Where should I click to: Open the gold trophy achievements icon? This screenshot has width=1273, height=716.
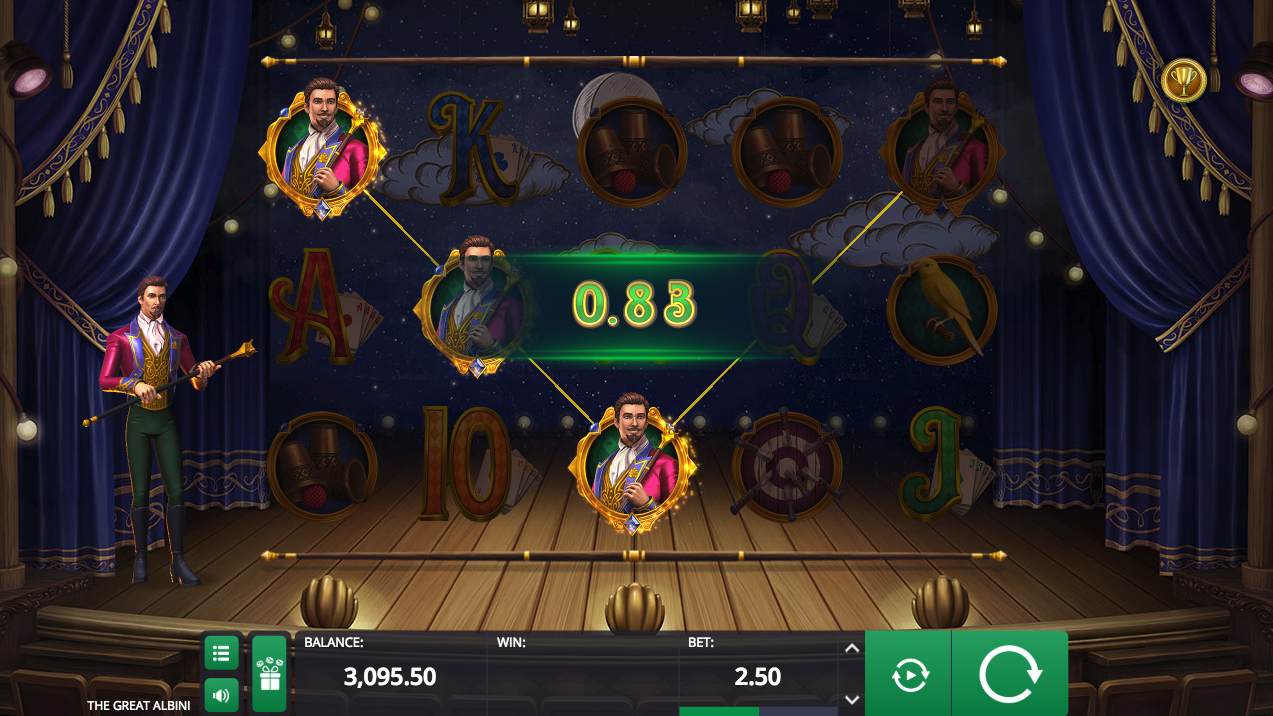pyautogui.click(x=1183, y=80)
